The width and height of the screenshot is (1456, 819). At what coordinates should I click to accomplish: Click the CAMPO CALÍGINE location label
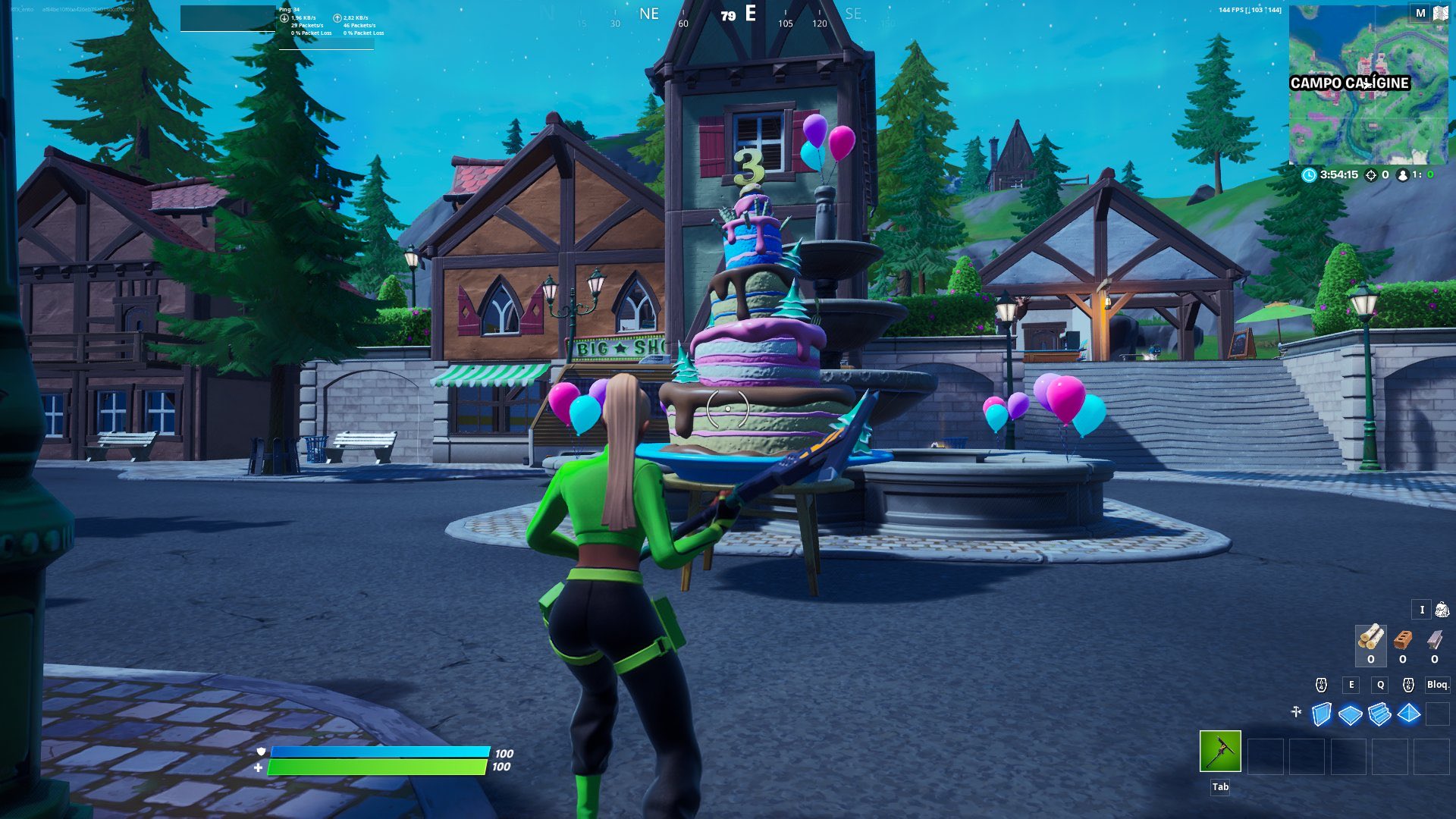pyautogui.click(x=1348, y=83)
